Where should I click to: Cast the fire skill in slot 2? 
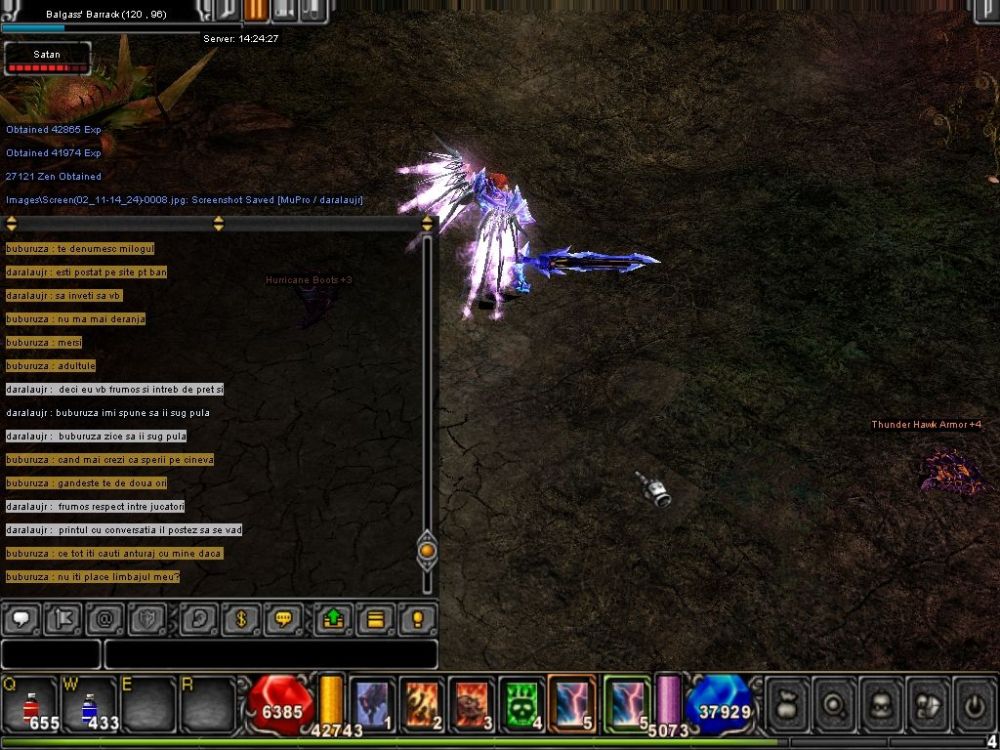point(422,704)
